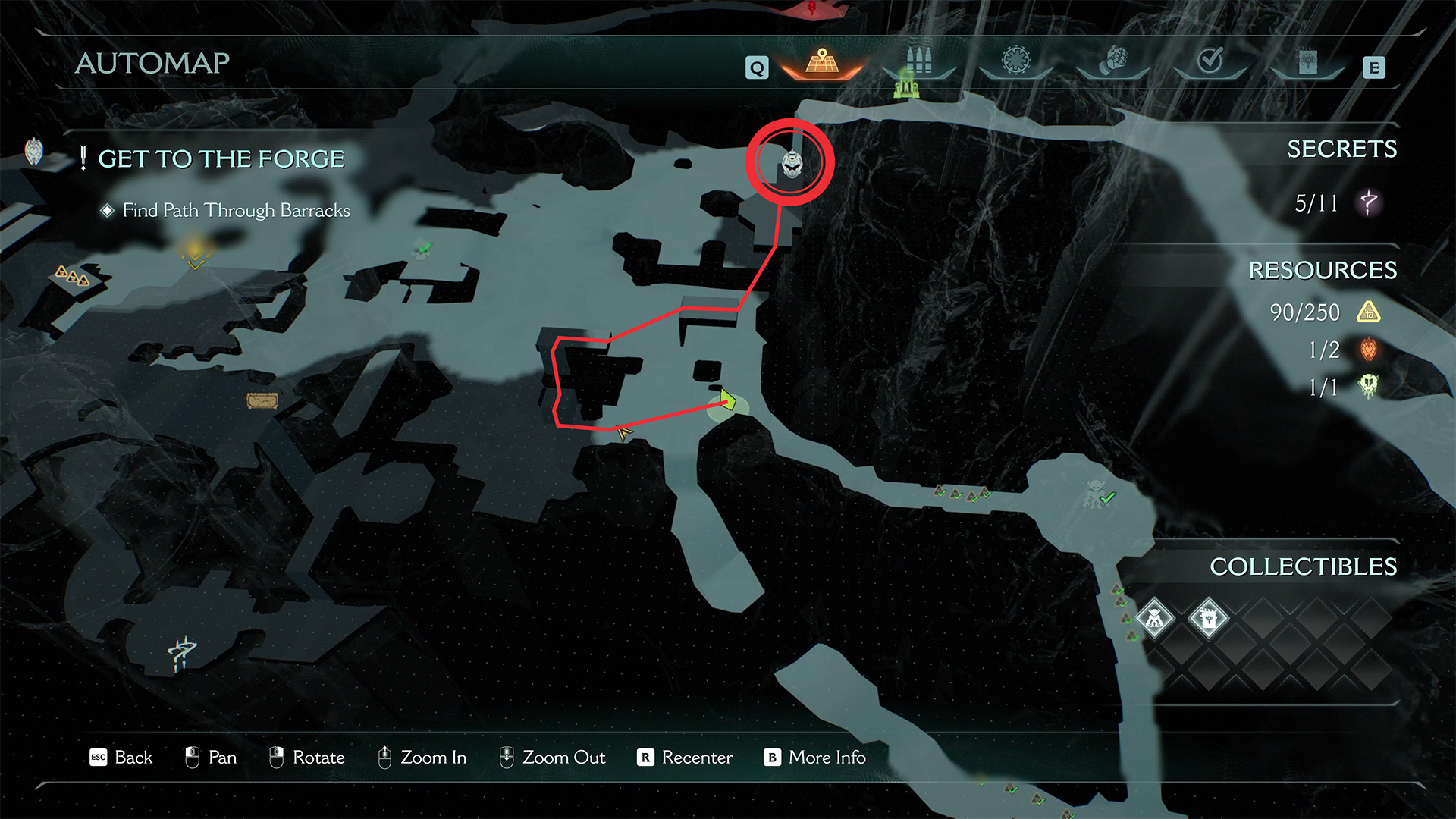
Task: Select the Zoom In map control
Action: 422,758
